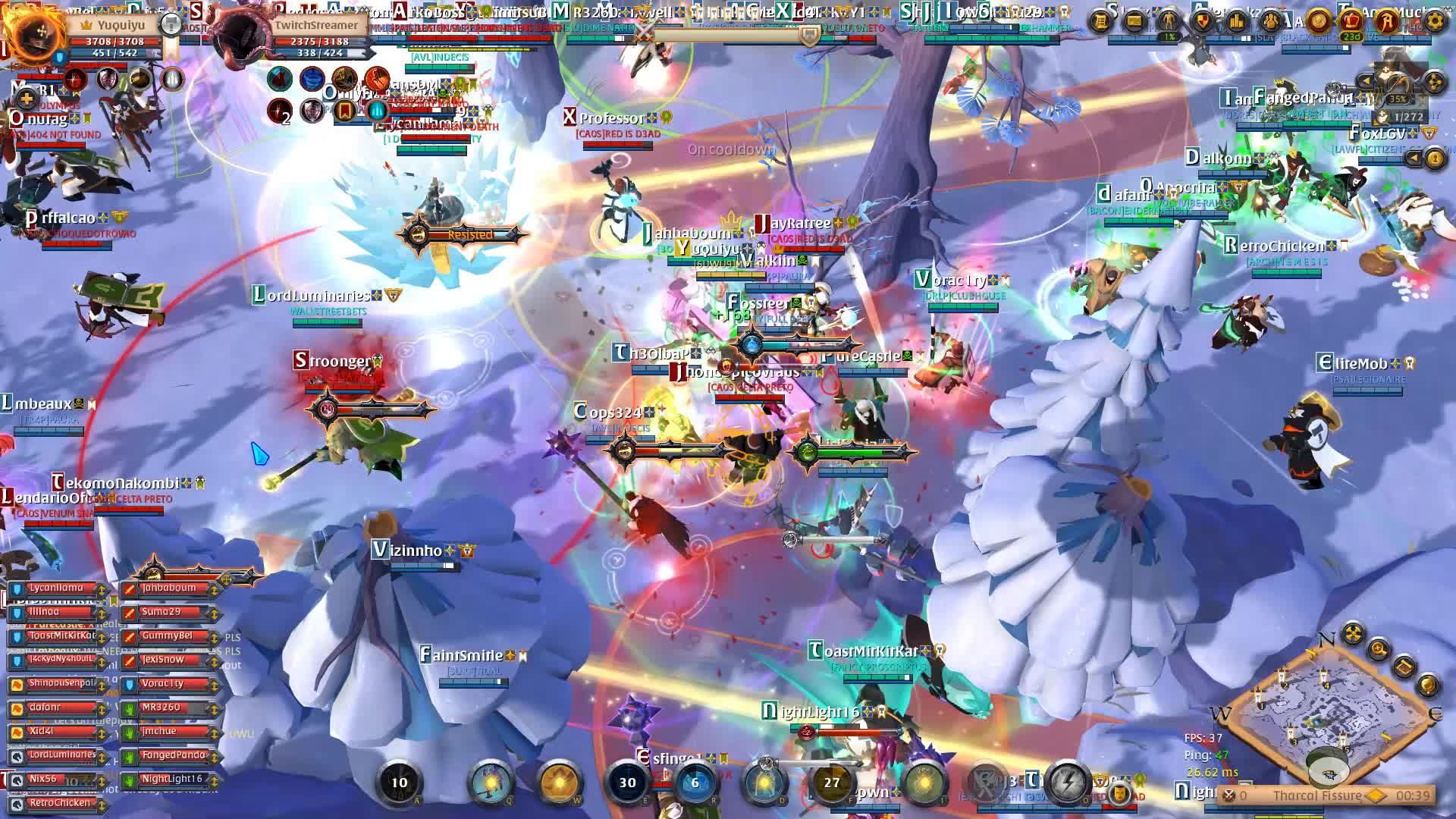The width and height of the screenshot is (1456, 819).
Task: Open the mail envelope icon
Action: 1134,20
